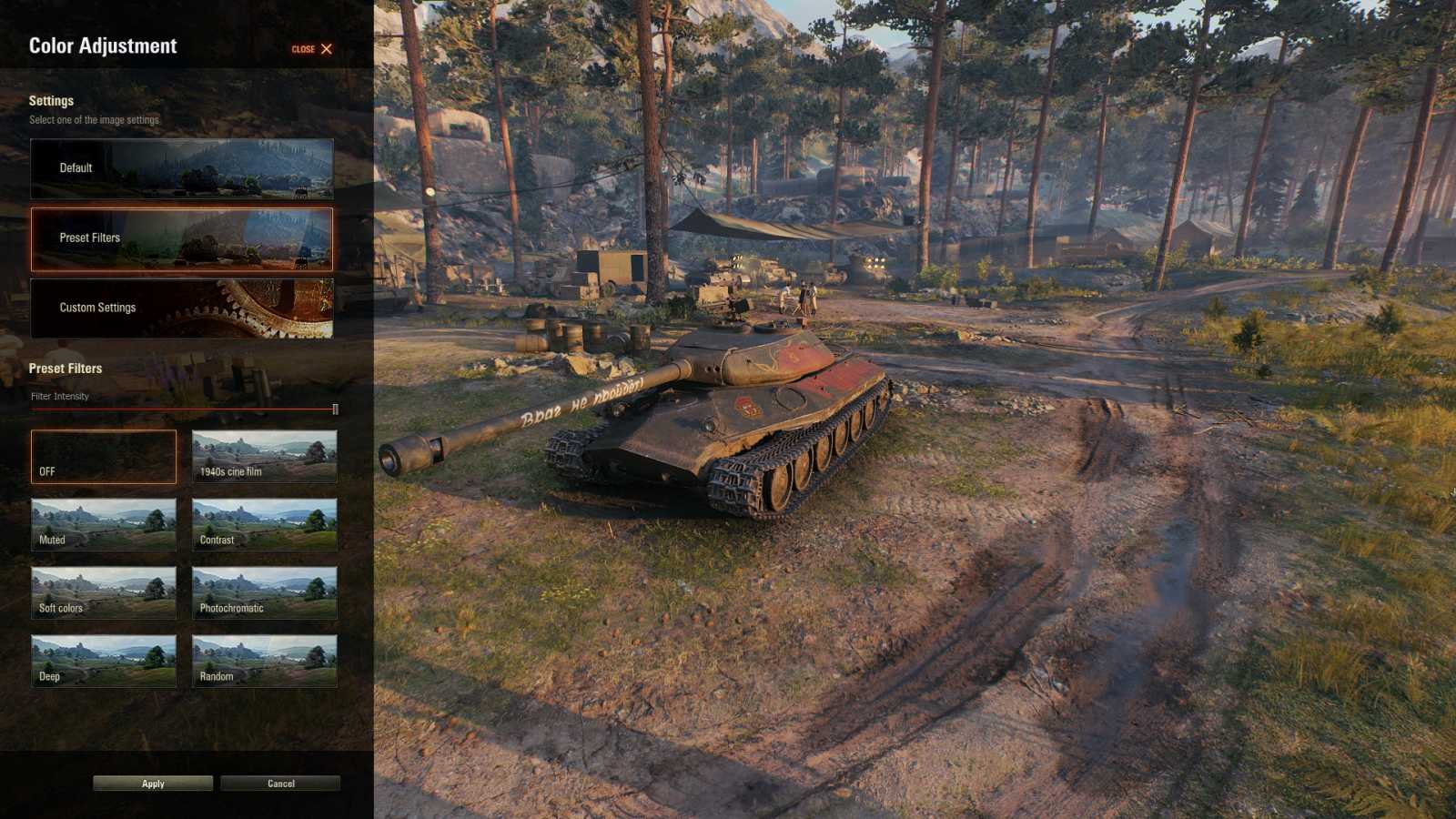Choose the Soft colors filter preset
1456x819 pixels.
coord(103,592)
